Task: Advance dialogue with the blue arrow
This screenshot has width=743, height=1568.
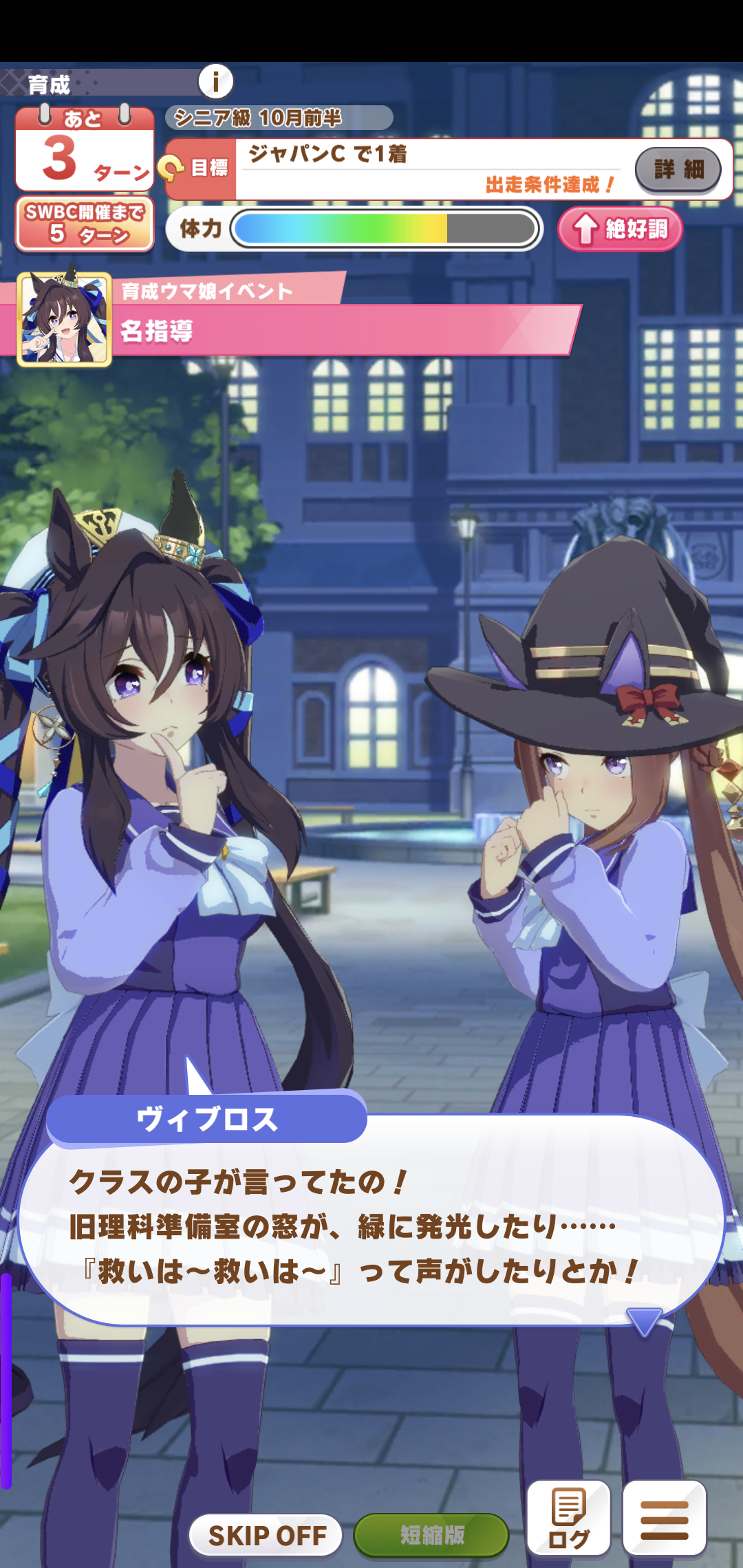Action: [x=644, y=1320]
